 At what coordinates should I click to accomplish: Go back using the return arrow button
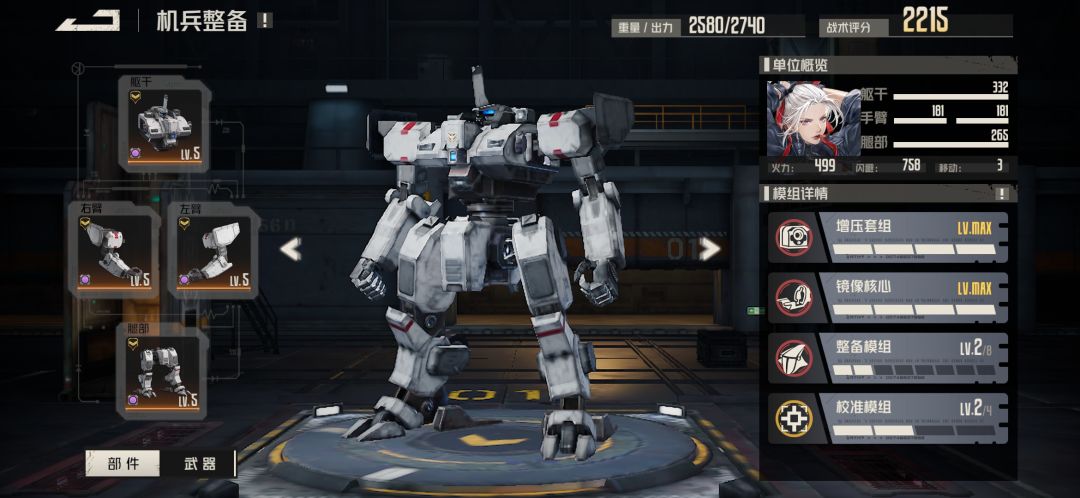[x=88, y=20]
